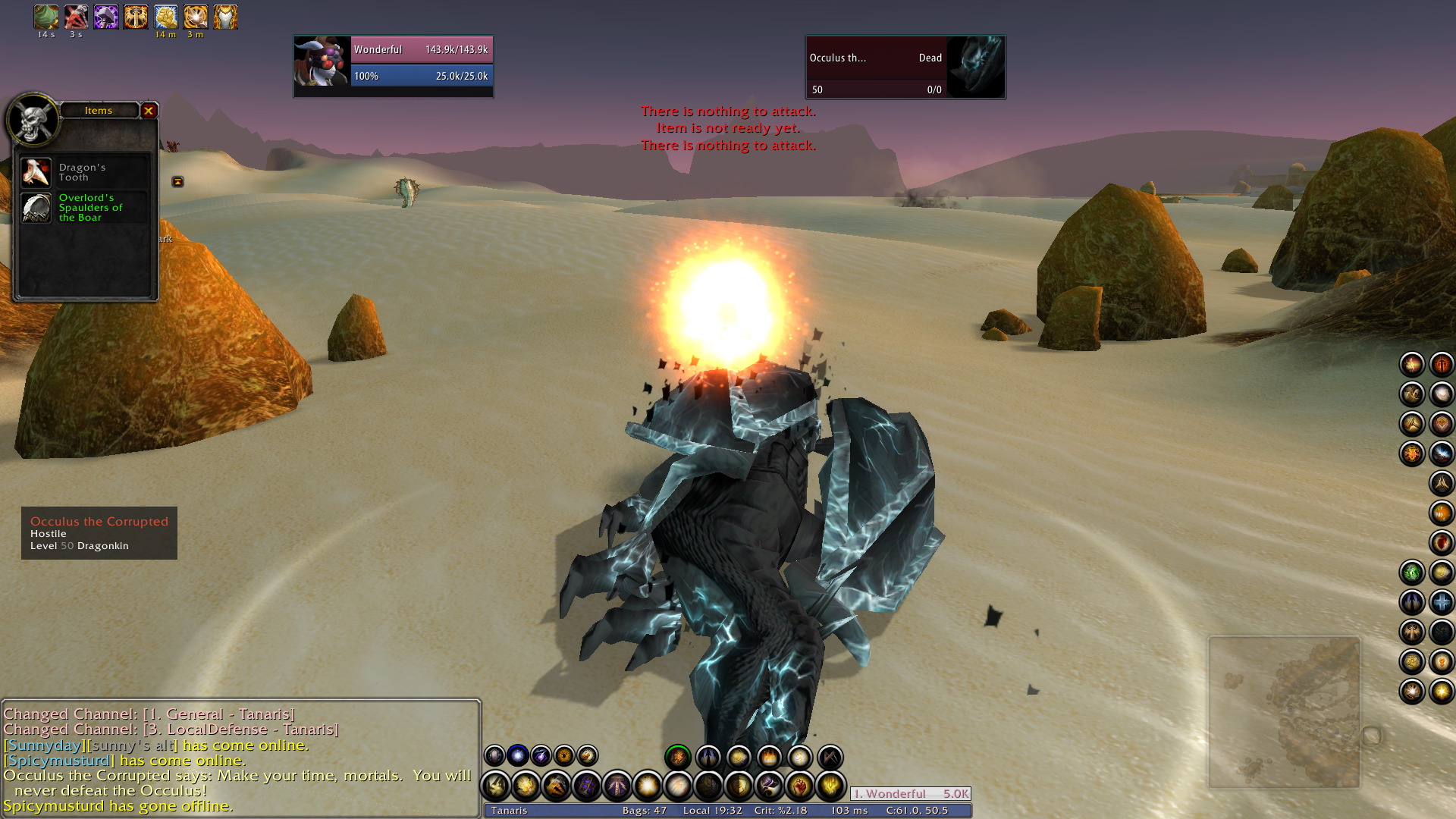
Task: Use the blue cross ability
Action: click(1441, 603)
